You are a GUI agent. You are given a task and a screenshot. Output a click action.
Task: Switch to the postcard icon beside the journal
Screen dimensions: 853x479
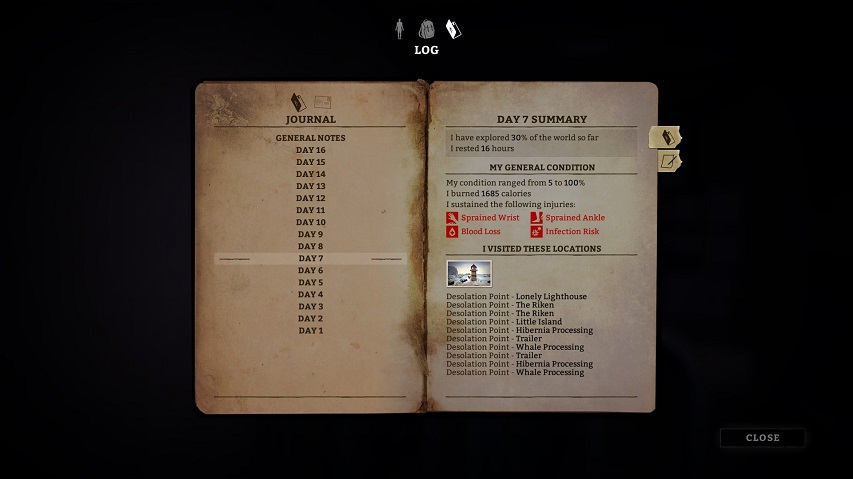323,101
